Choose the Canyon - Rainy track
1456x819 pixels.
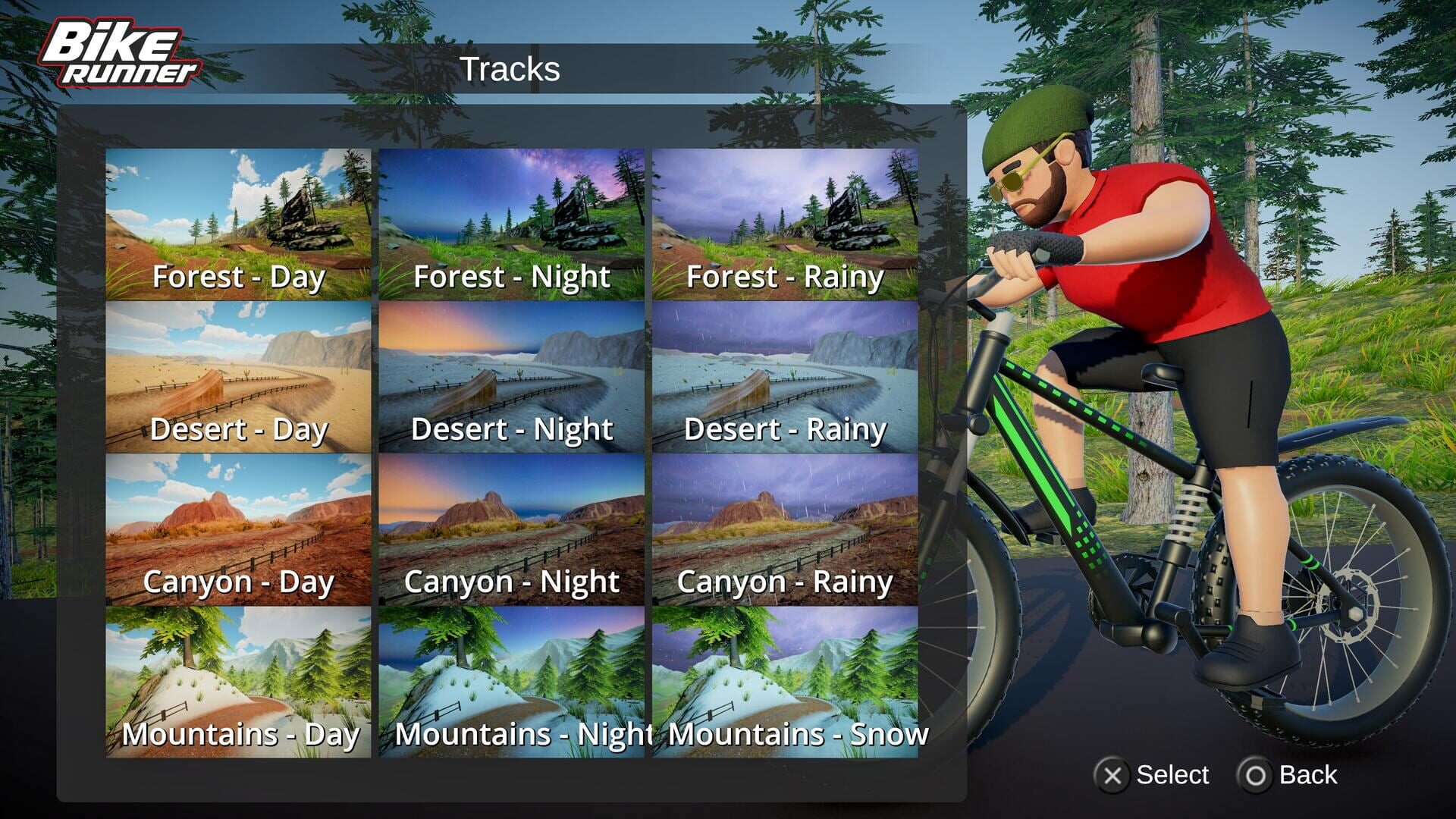pyautogui.click(x=785, y=527)
